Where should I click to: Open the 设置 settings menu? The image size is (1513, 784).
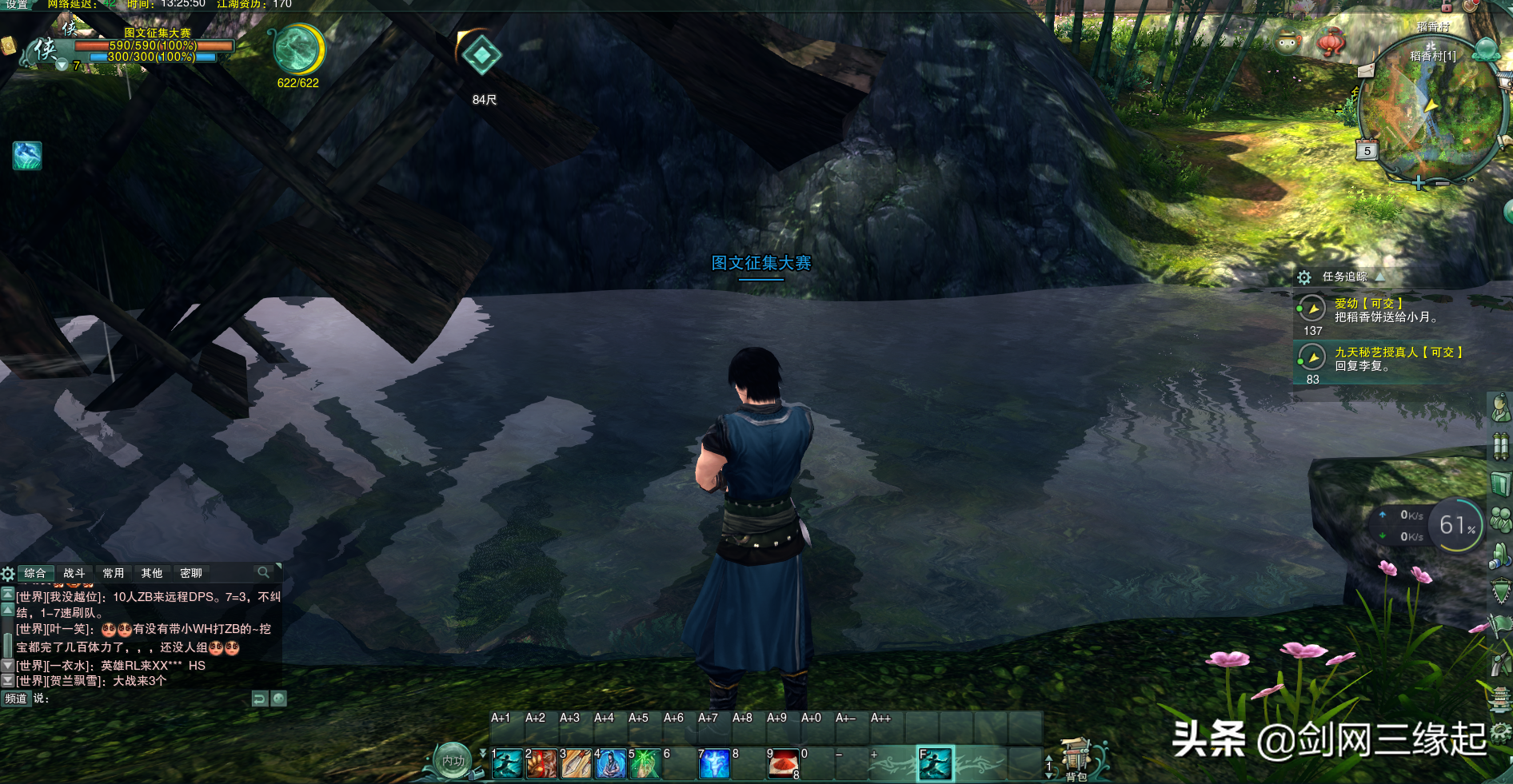[17, 5]
